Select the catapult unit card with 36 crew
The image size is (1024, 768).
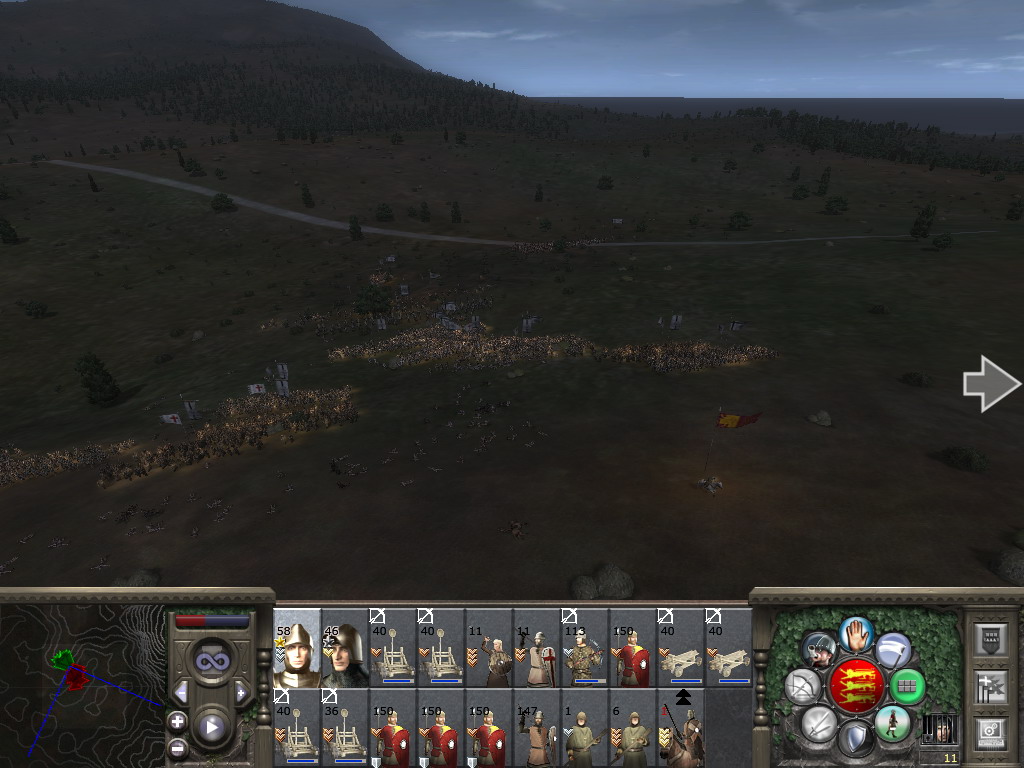tap(345, 727)
